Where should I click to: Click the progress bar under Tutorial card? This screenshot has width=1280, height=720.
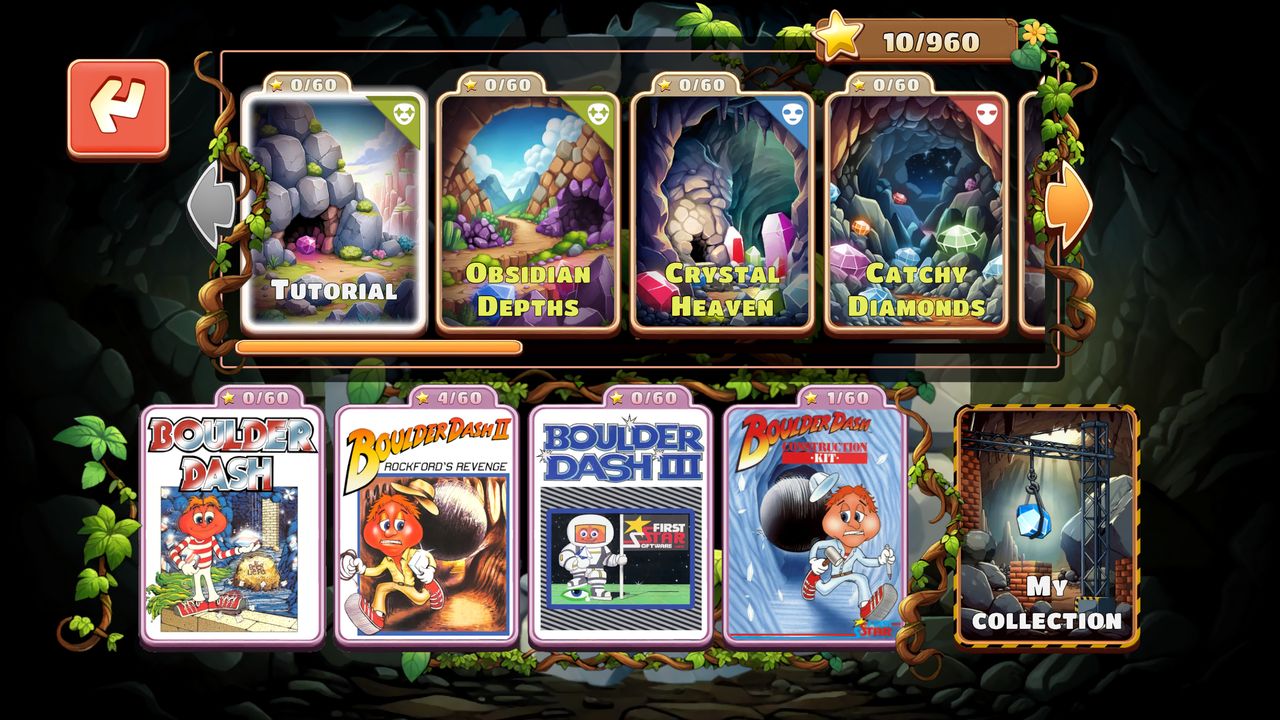380,345
